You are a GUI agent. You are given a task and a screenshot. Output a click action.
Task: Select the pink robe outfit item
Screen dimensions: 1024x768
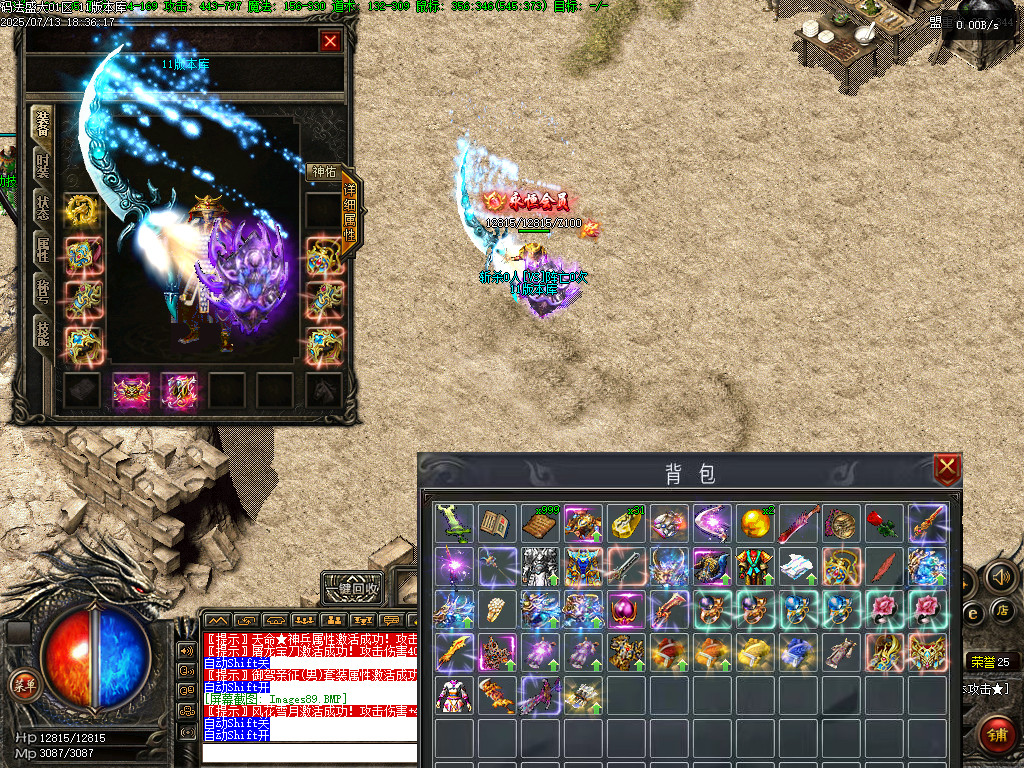454,695
